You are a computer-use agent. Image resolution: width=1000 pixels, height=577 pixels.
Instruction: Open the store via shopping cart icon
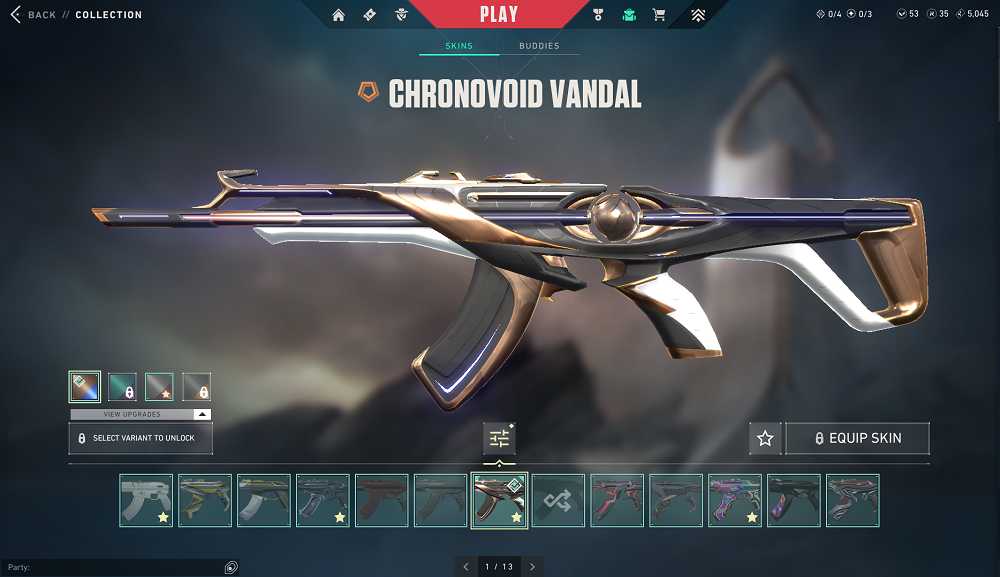[659, 15]
